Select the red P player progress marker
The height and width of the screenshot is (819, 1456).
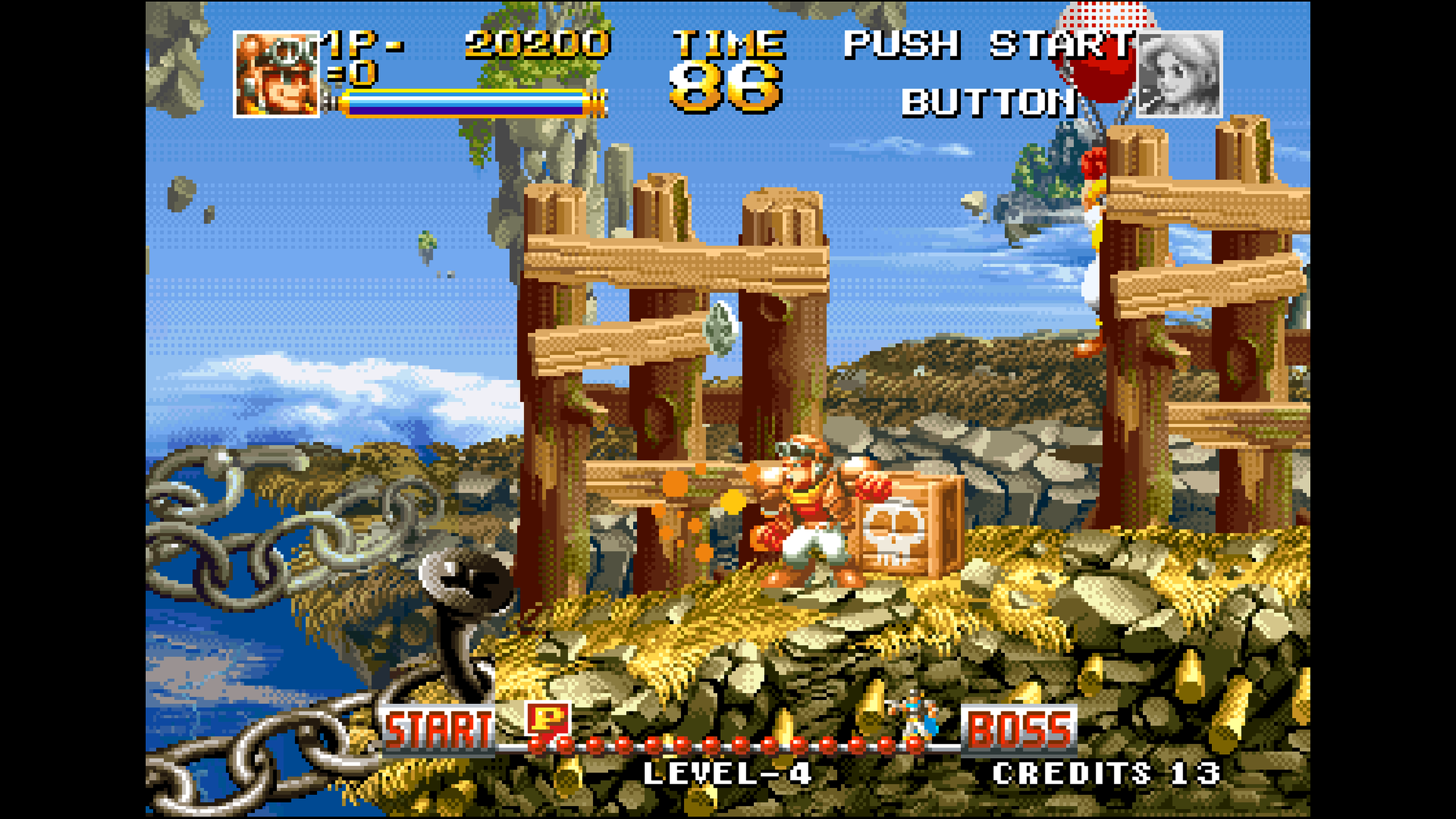(548, 719)
